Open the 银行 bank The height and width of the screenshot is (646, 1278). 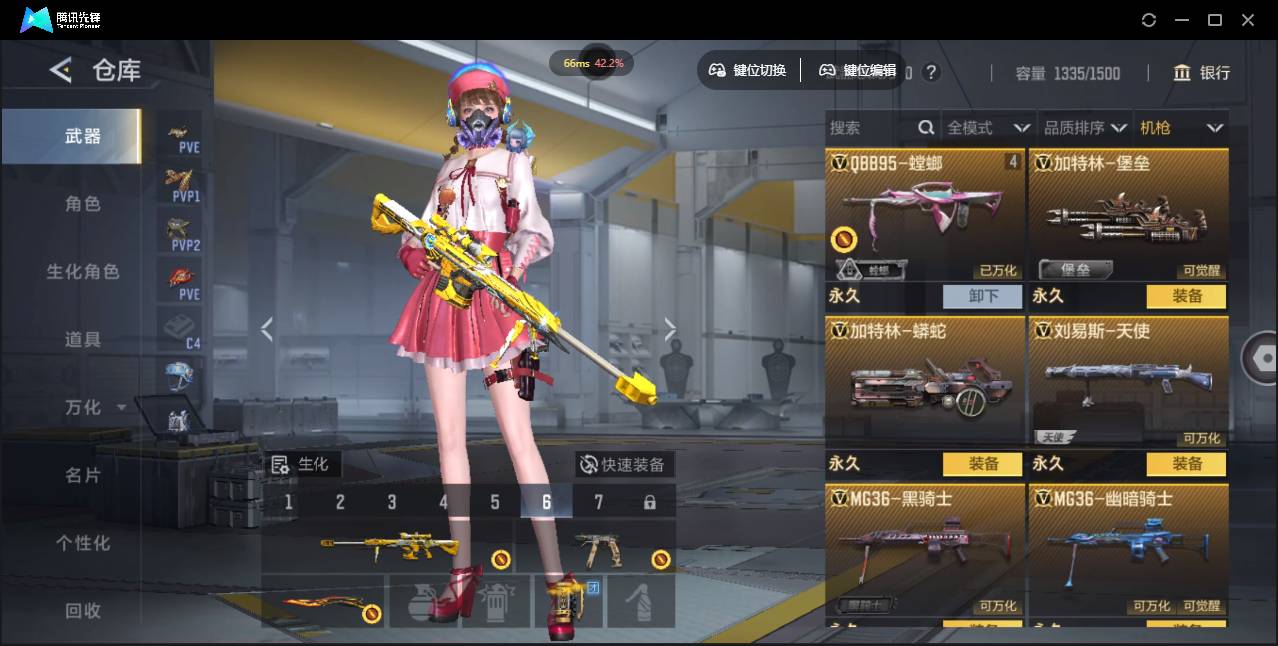tap(1202, 73)
